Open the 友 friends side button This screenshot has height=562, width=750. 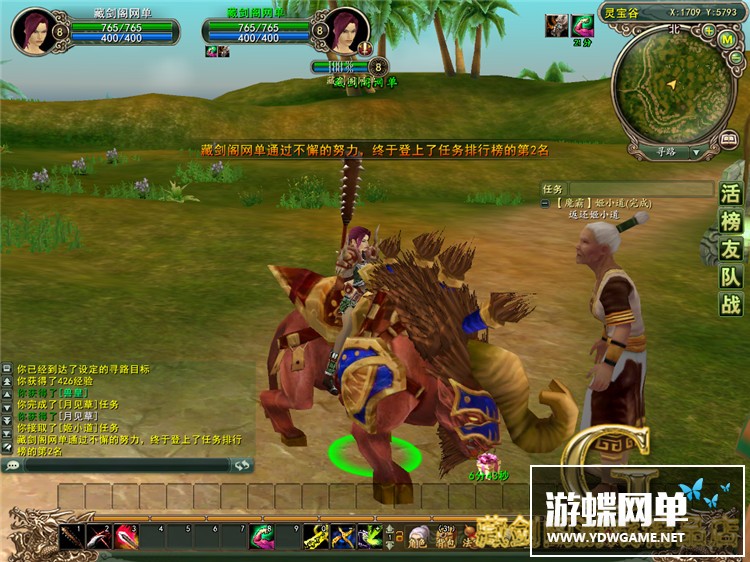point(731,250)
